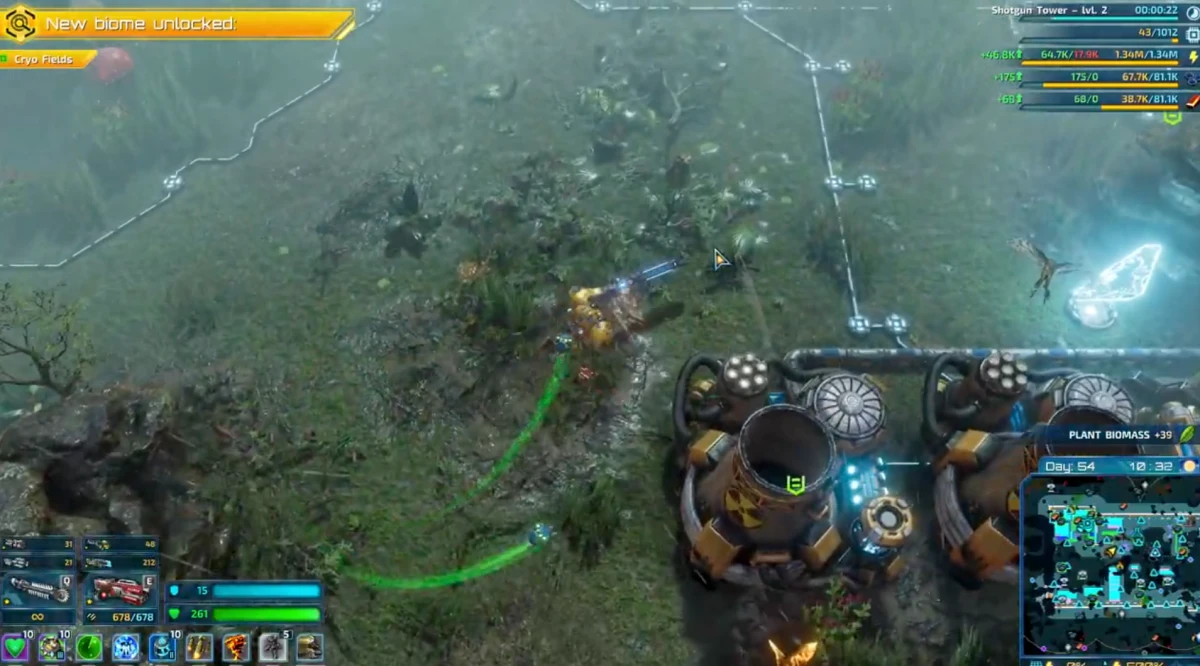Activate the orange explosion skill

pyautogui.click(x=236, y=648)
